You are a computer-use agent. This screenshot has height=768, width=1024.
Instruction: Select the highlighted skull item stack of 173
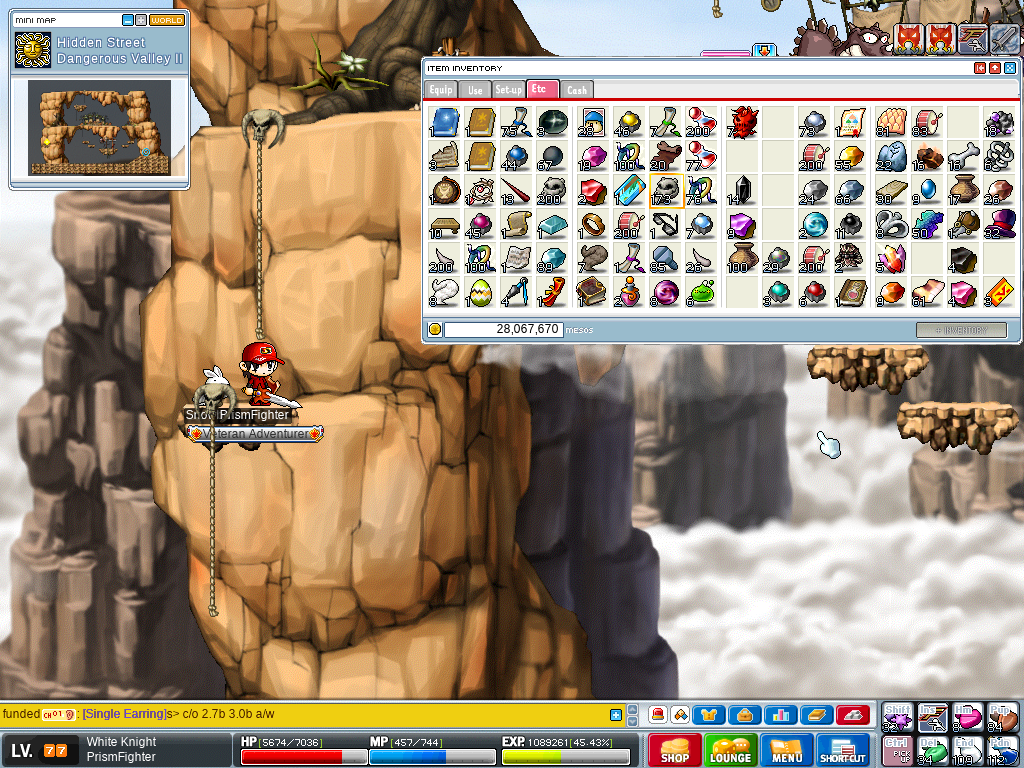(666, 190)
